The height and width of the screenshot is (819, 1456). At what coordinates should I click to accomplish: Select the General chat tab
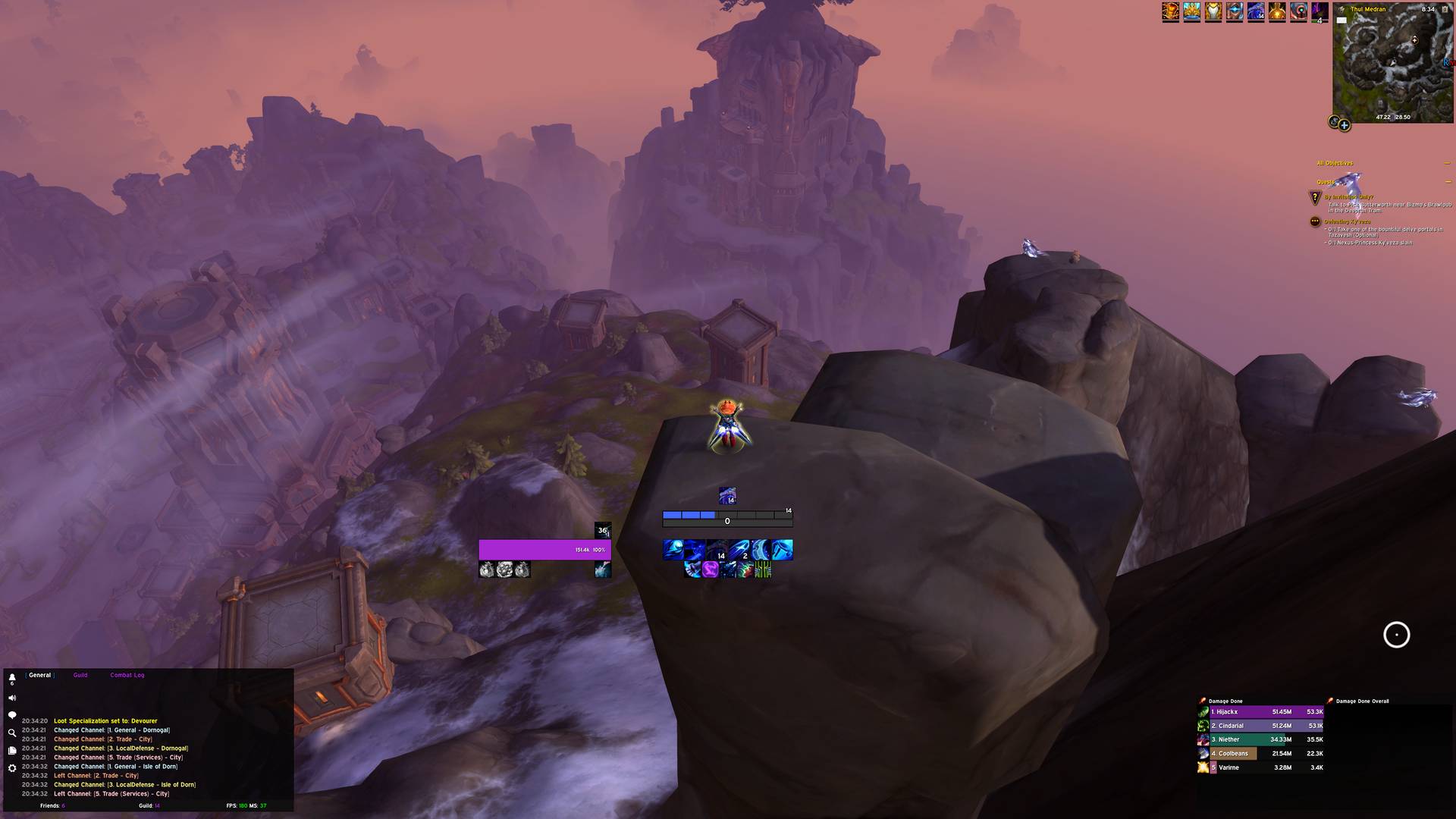40,675
